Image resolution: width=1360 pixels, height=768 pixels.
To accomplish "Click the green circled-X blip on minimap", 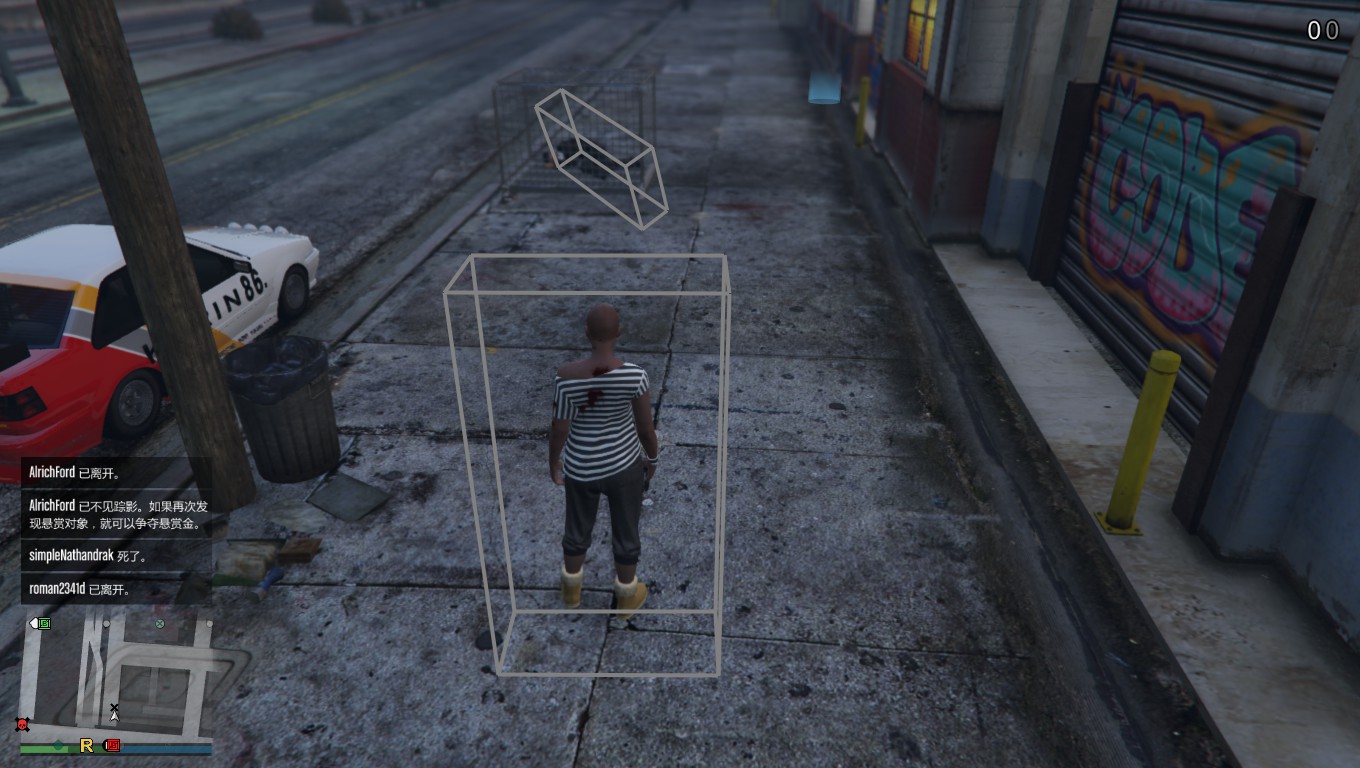I will tap(159, 625).
